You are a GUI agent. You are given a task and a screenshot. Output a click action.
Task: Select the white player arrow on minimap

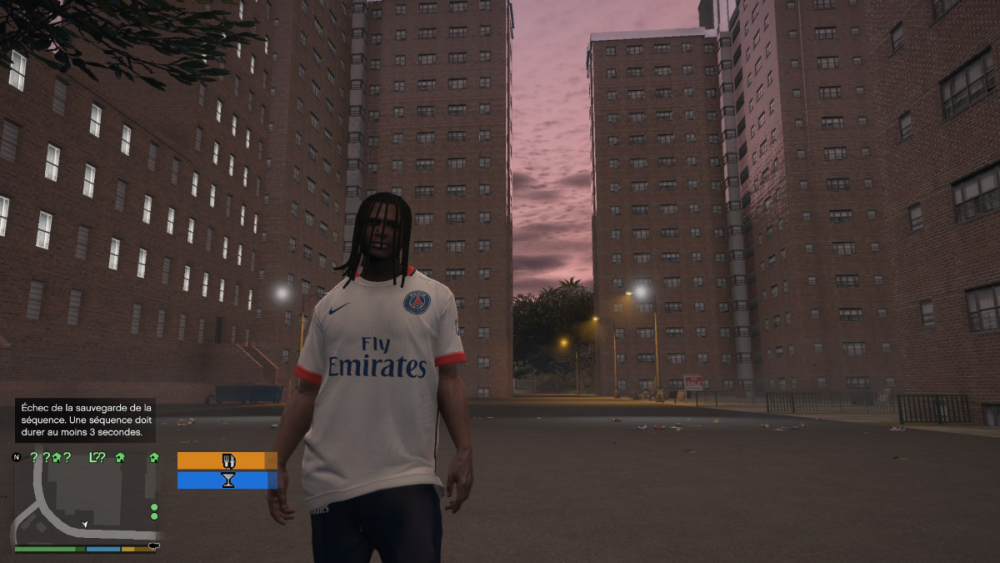point(85,524)
